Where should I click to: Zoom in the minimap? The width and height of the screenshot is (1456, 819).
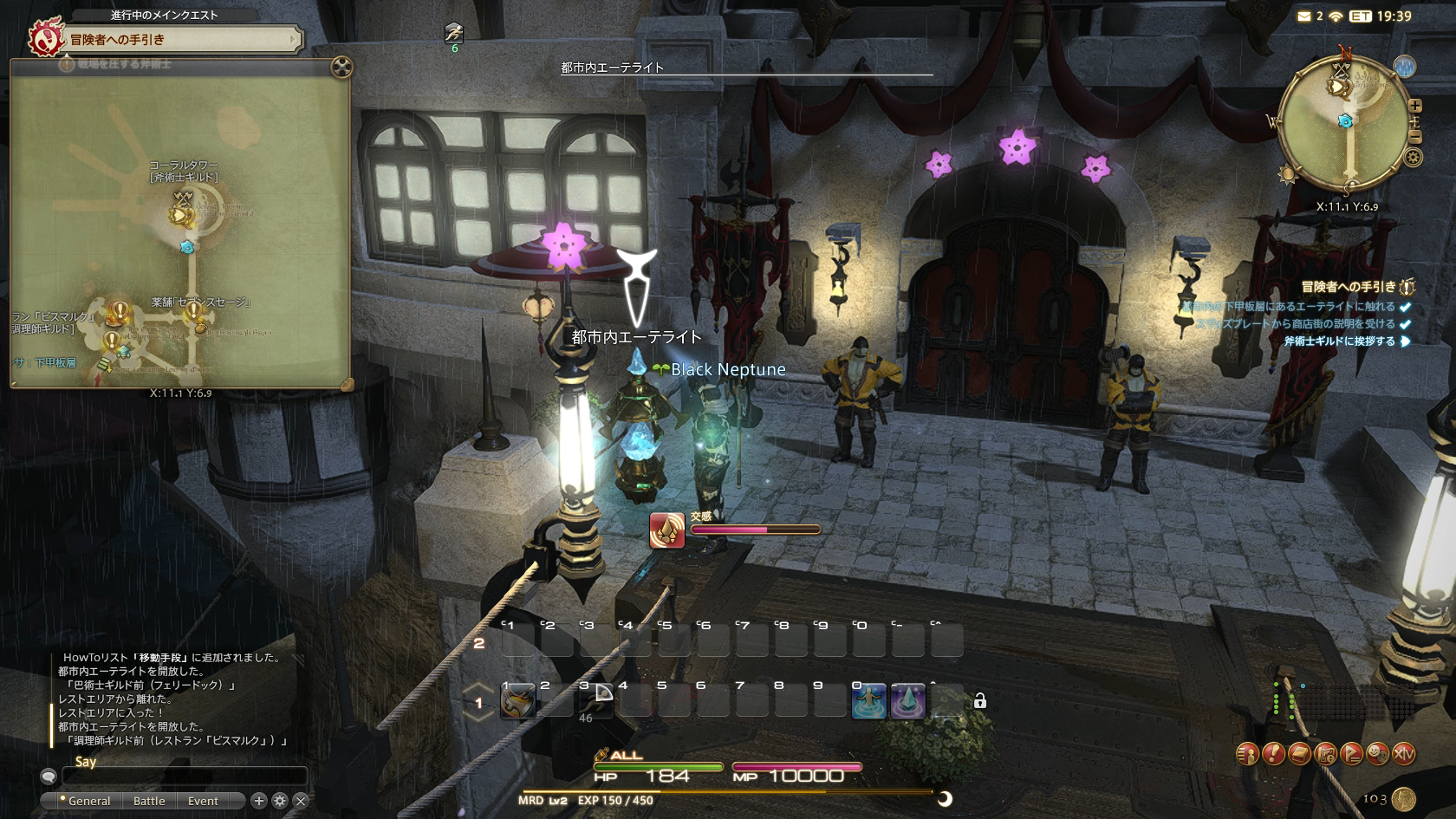[1415, 106]
